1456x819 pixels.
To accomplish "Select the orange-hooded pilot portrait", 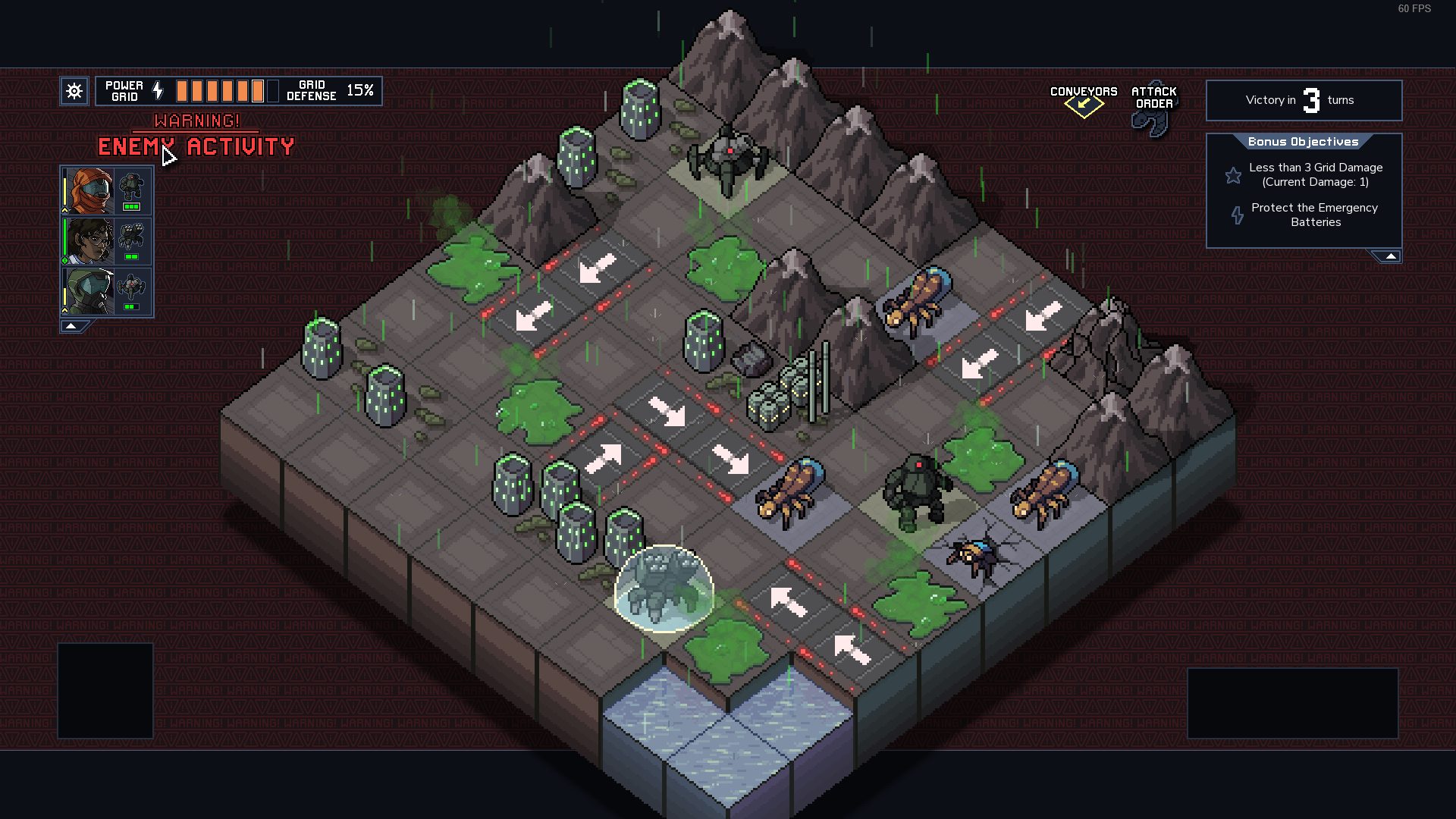I will tap(89, 191).
